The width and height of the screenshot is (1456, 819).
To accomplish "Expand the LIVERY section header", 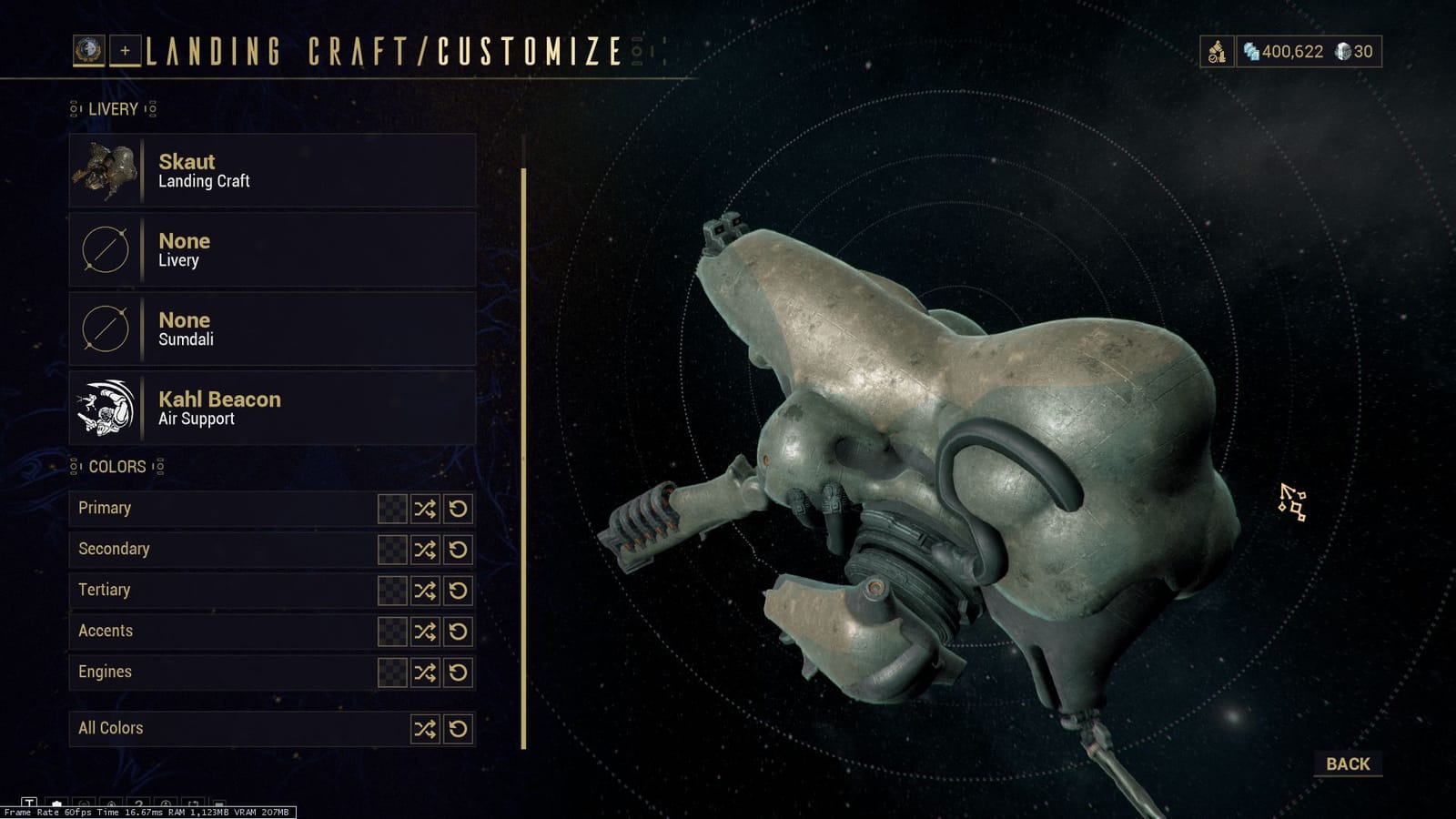I will (113, 108).
